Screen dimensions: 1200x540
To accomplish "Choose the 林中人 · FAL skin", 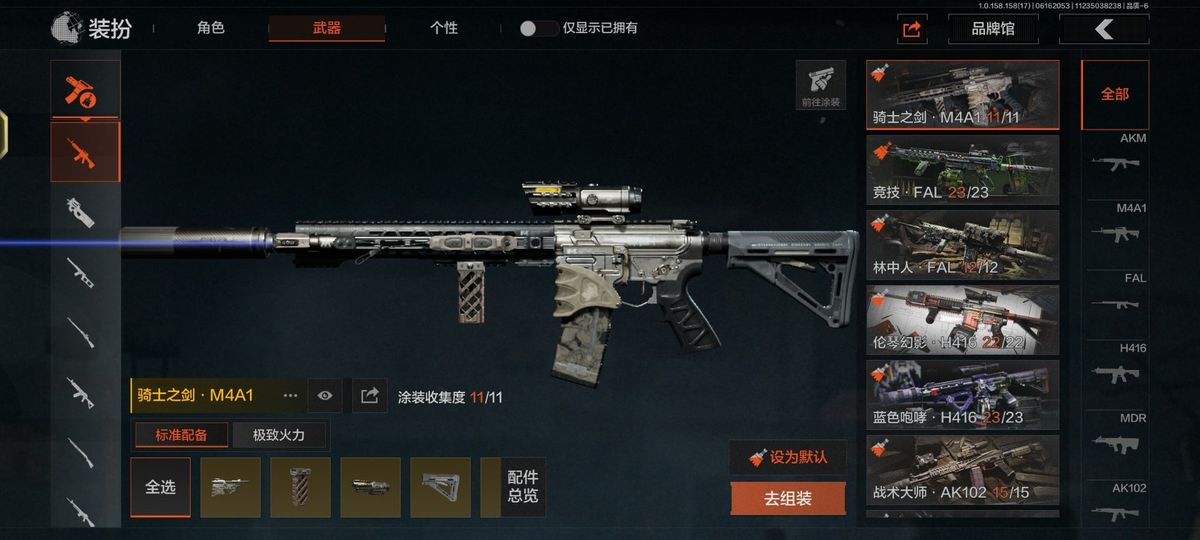I will [x=962, y=244].
